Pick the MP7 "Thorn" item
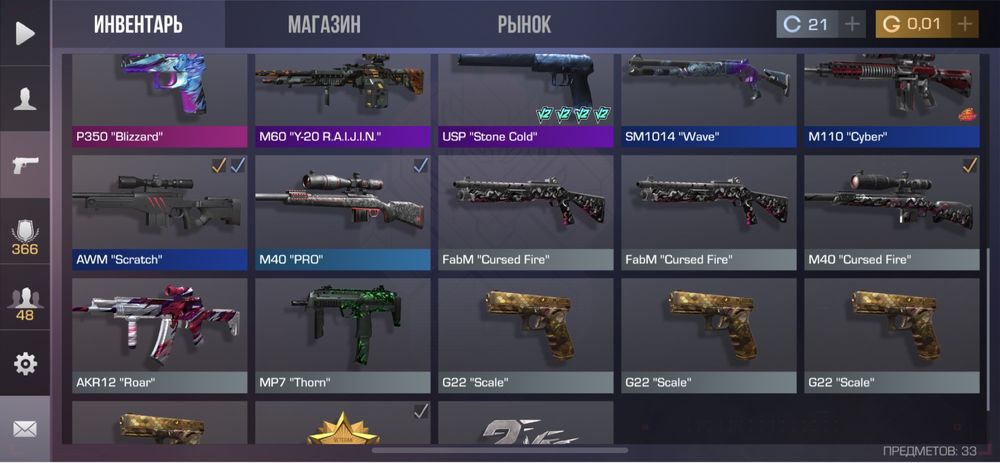 point(342,335)
